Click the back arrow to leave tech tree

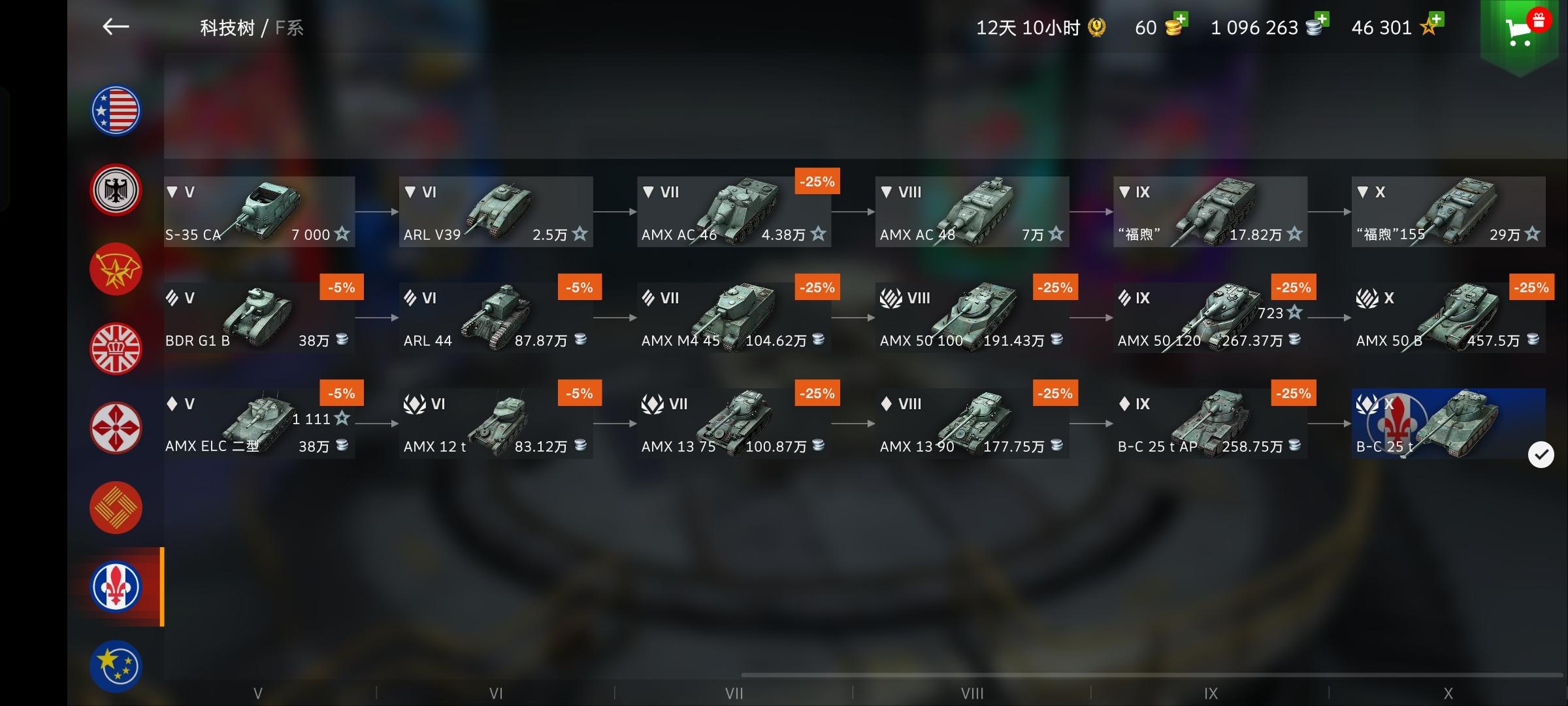coord(115,27)
